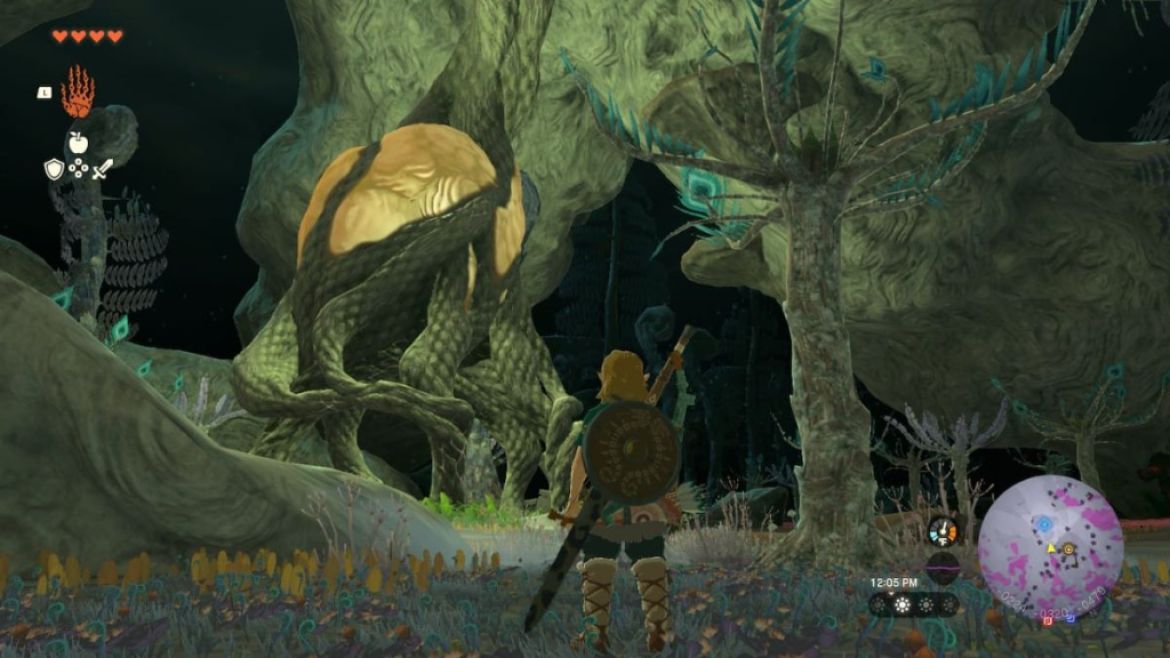
Task: Activate the orange hand ability icon
Action: click(x=77, y=92)
